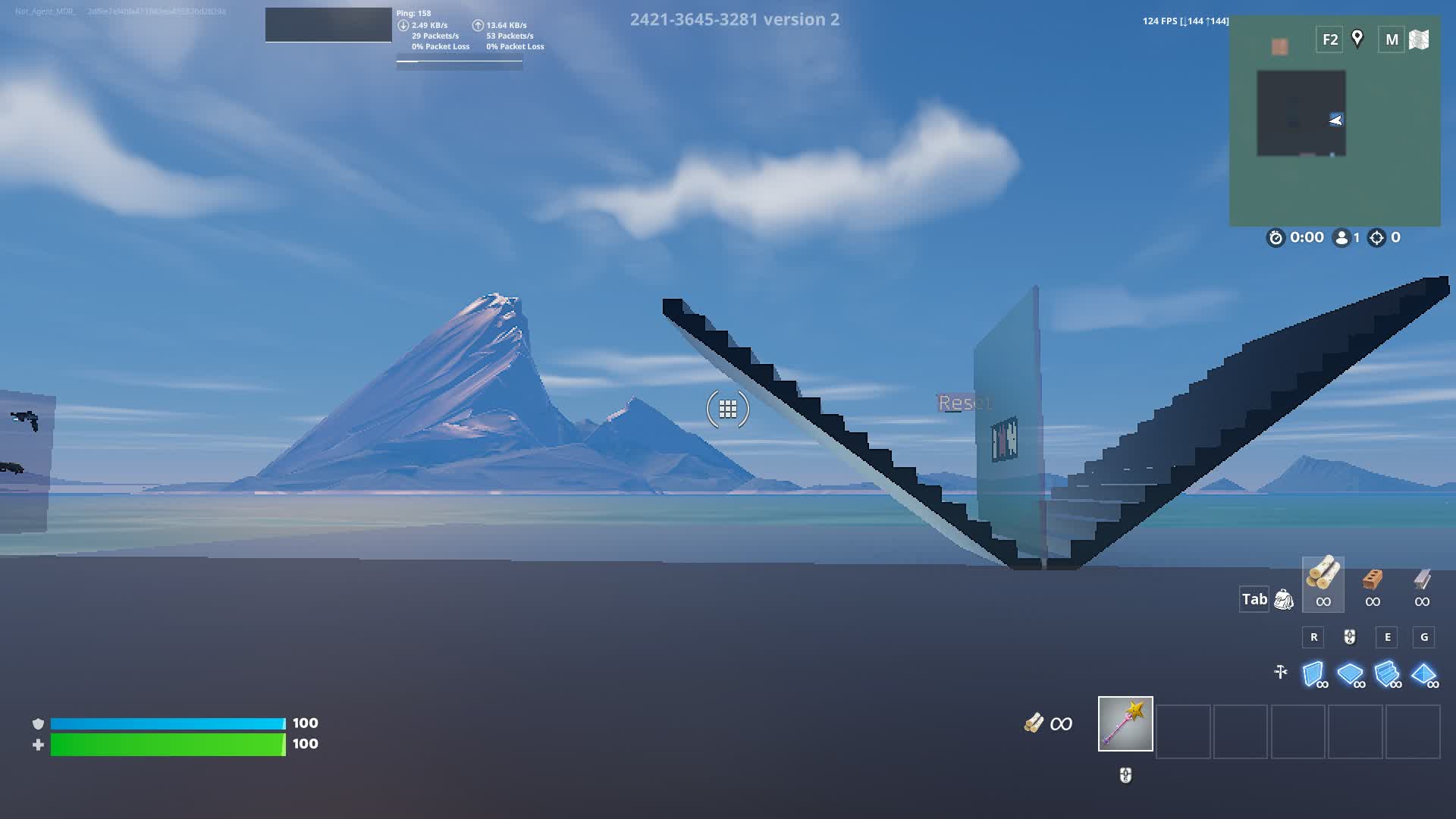Click the eliminations crosshair icon showing 0
This screenshot has height=819, width=1456.
(1378, 237)
